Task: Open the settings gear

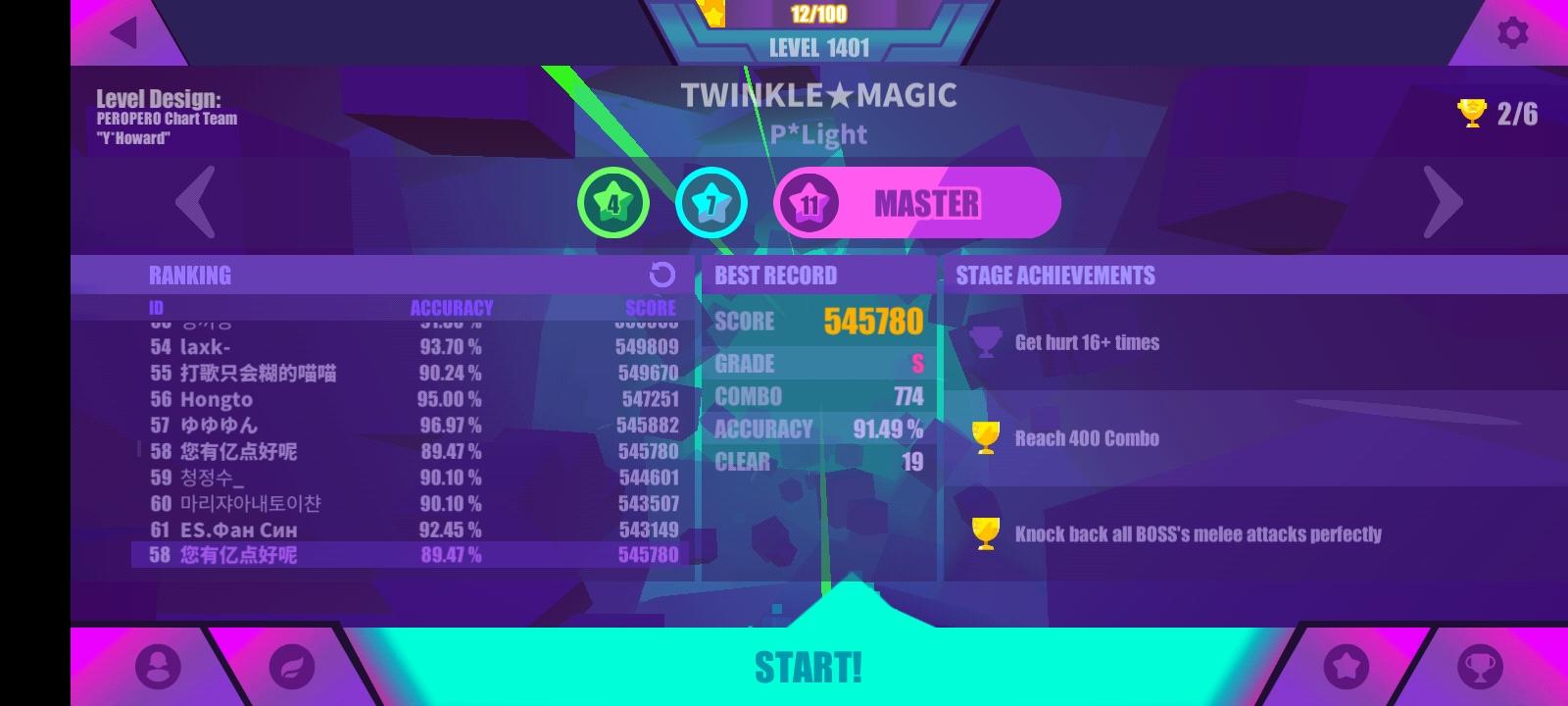Action: [1510, 30]
